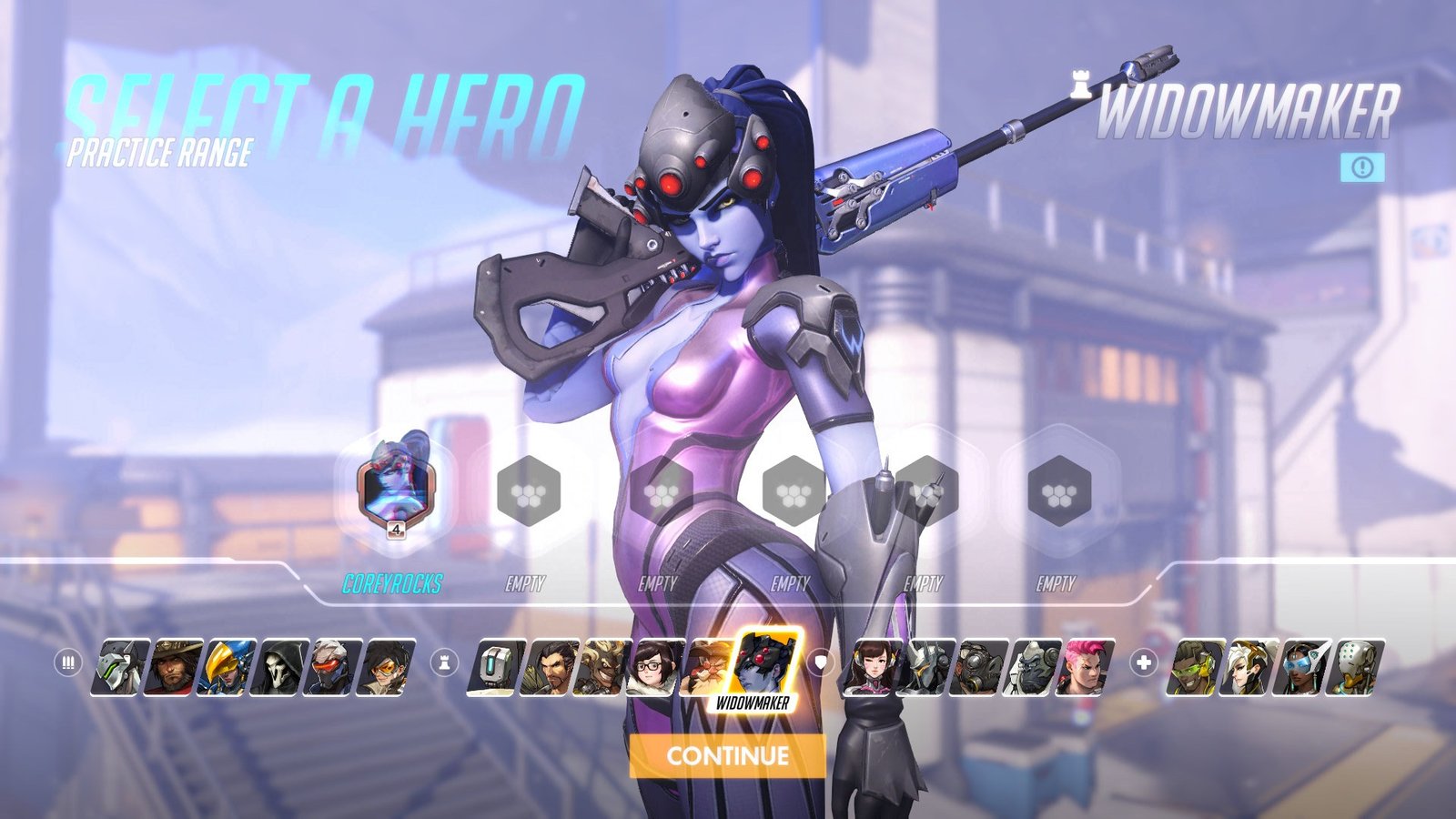Choose Mercy's portrait
The height and width of the screenshot is (819, 1456).
click(x=1249, y=667)
